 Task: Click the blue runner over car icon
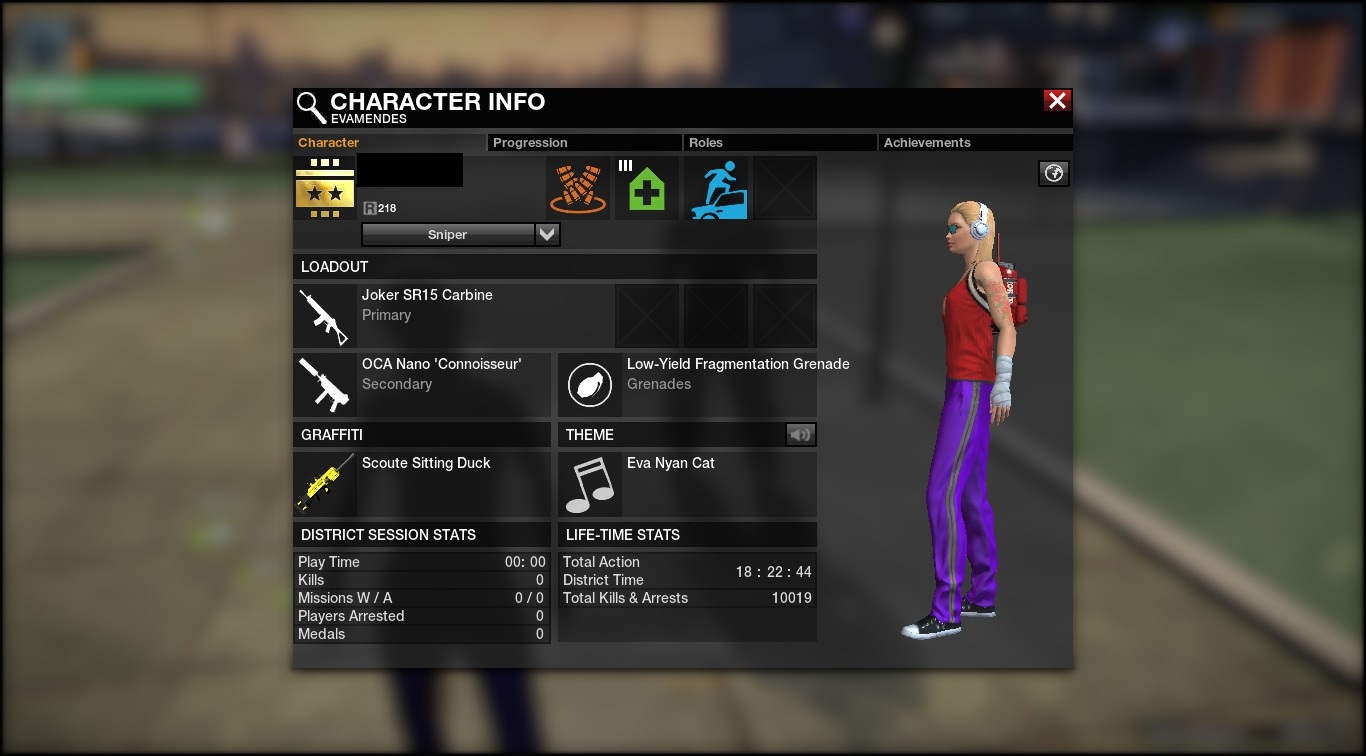(x=716, y=189)
